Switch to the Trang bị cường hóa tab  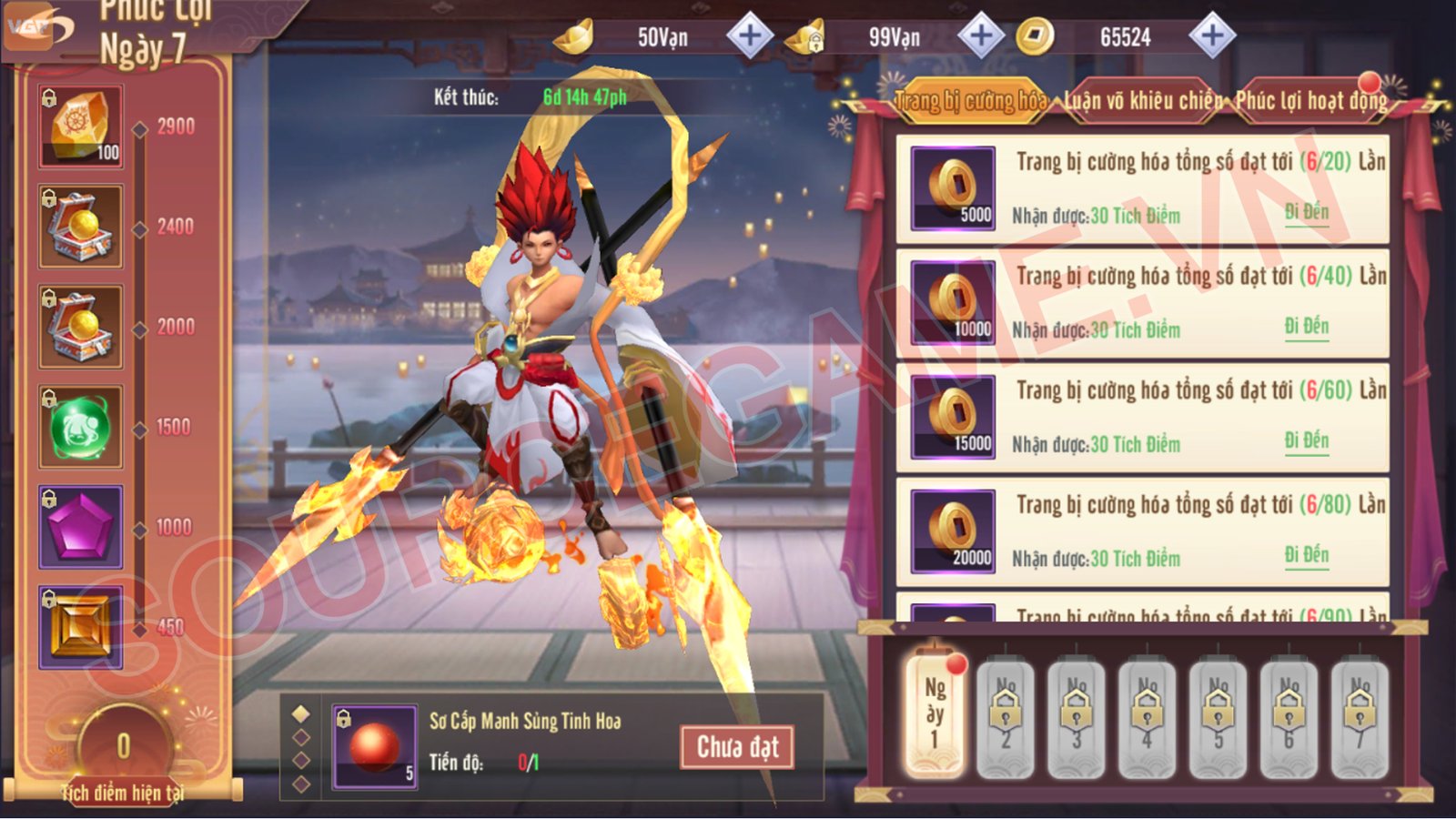(970, 100)
